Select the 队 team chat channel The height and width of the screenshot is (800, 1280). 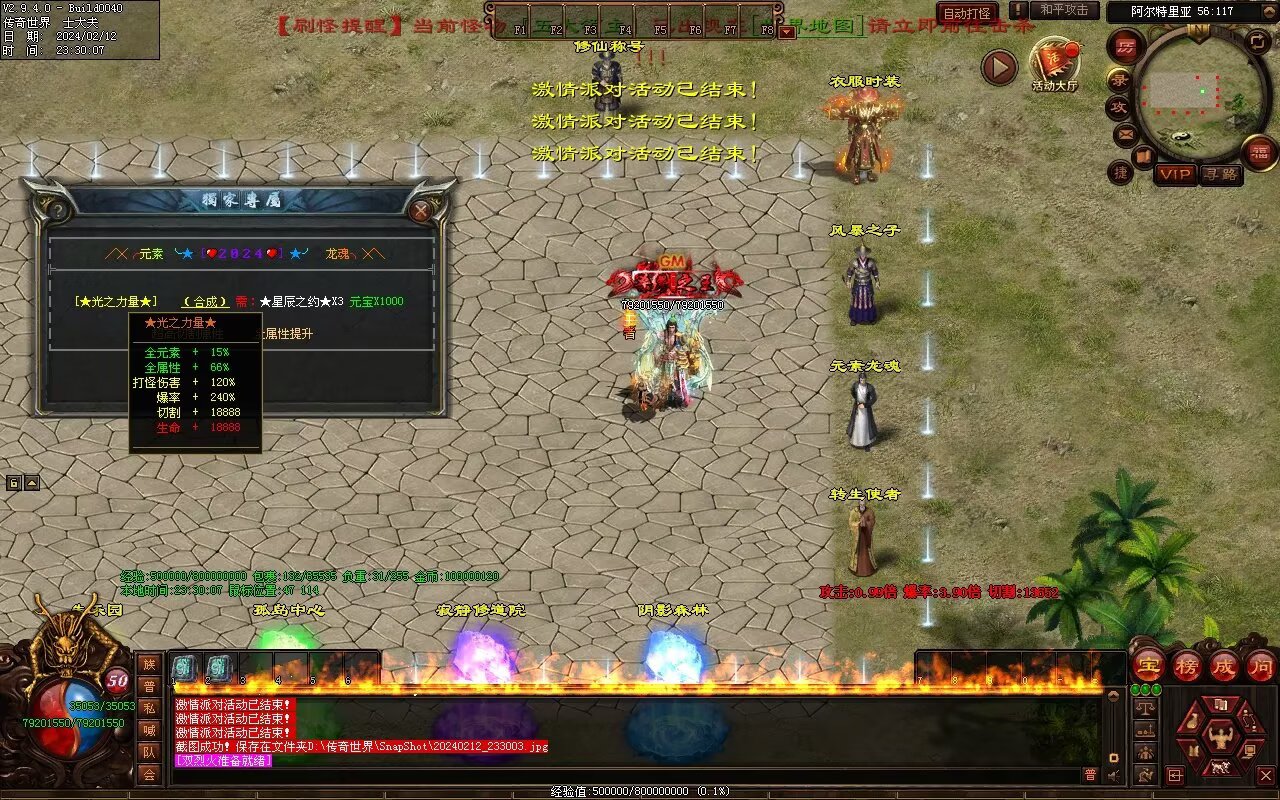coord(149,752)
